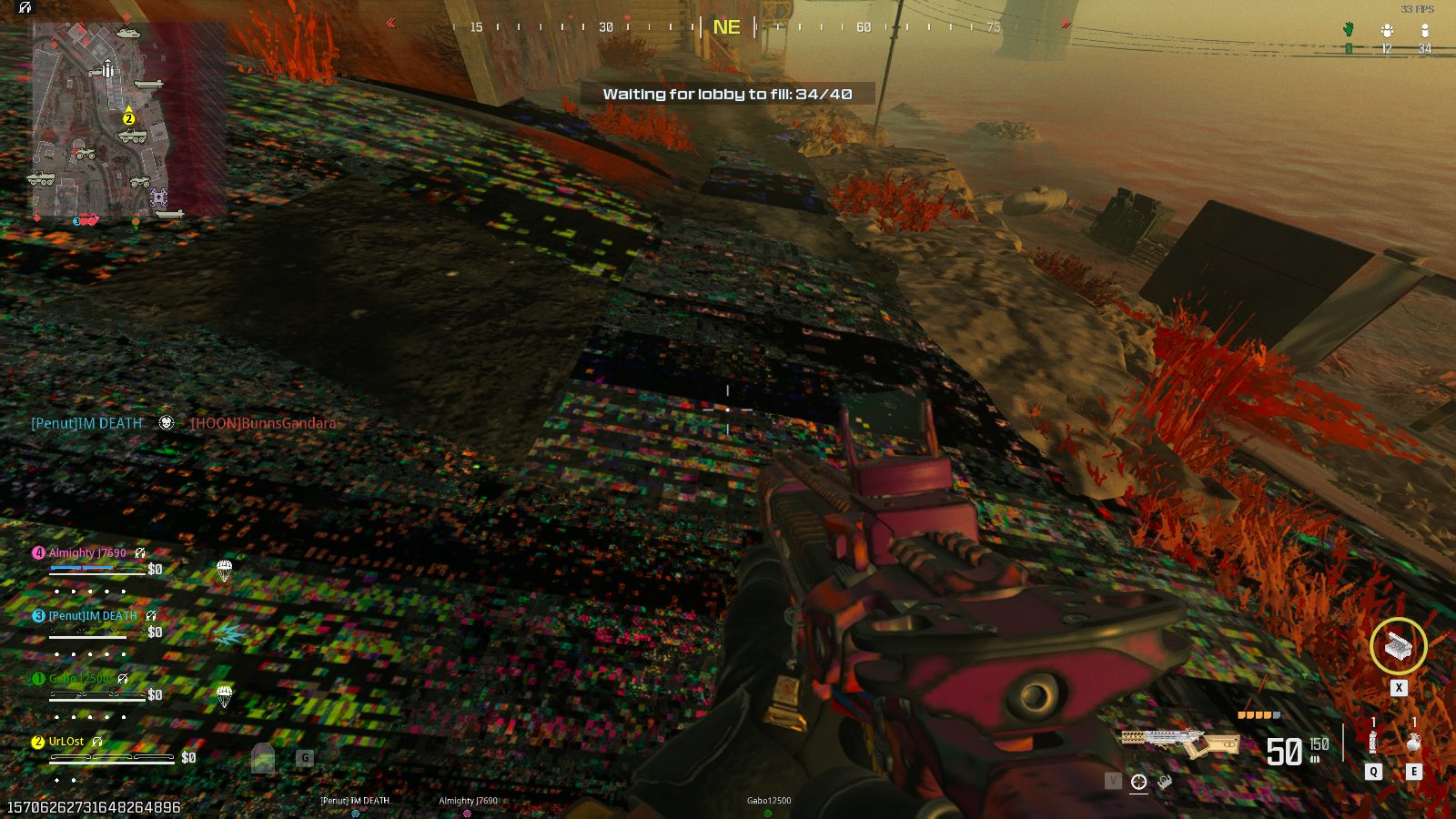Viewport: 1456px width, 819px height.
Task: Click the NE compass heading
Action: coord(726,27)
